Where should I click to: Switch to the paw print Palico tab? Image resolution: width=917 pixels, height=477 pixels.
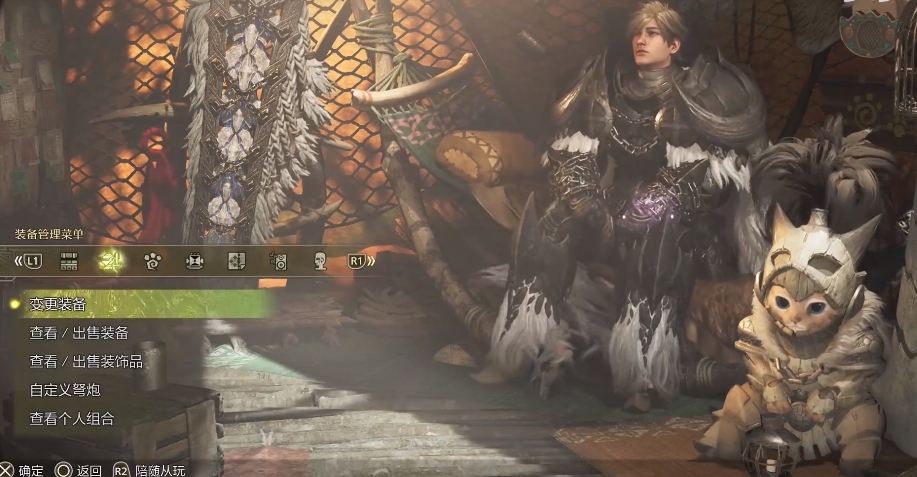point(153,262)
